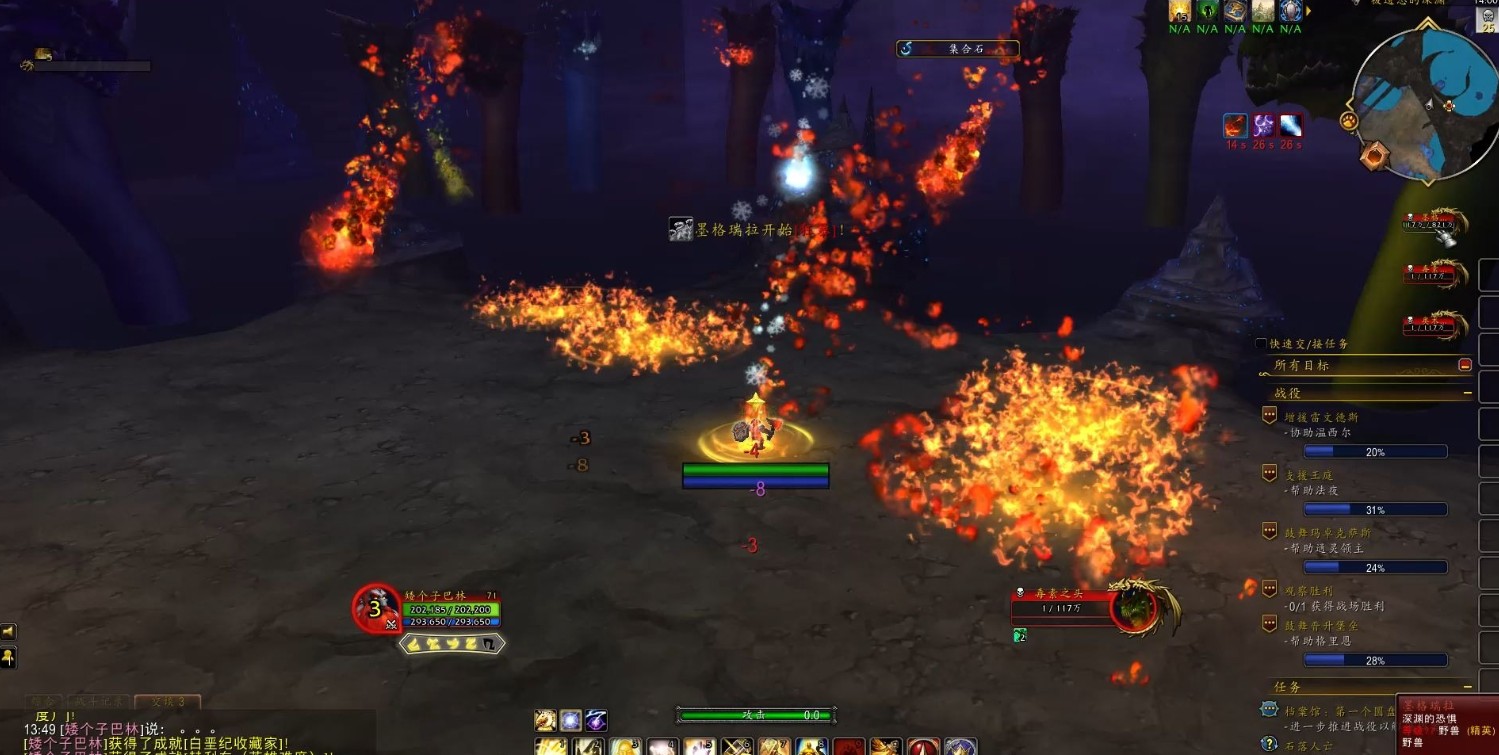Image resolution: width=1499 pixels, height=755 pixels.
Task: Select the player portrait frame 矮个子巴林
Action: point(377,608)
